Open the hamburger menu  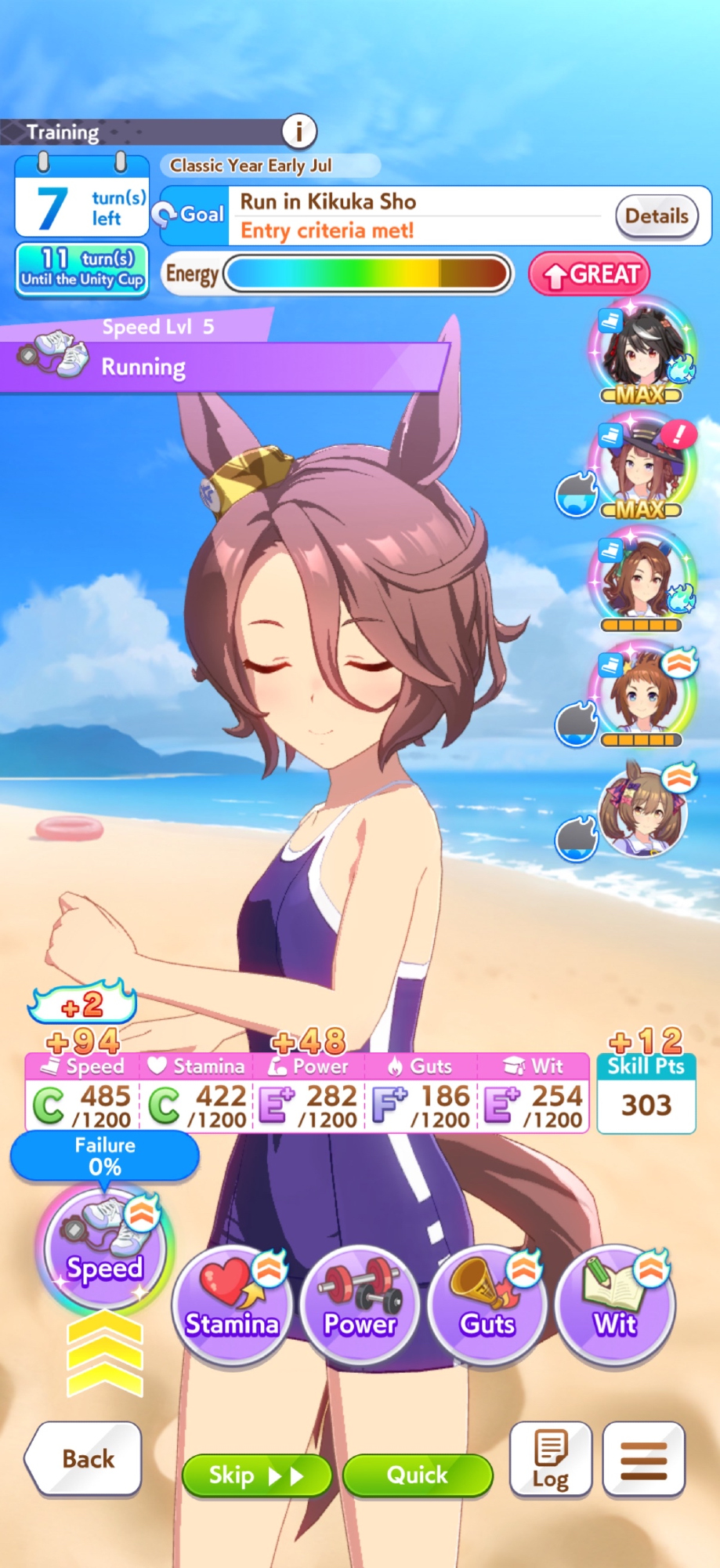pyautogui.click(x=644, y=1459)
